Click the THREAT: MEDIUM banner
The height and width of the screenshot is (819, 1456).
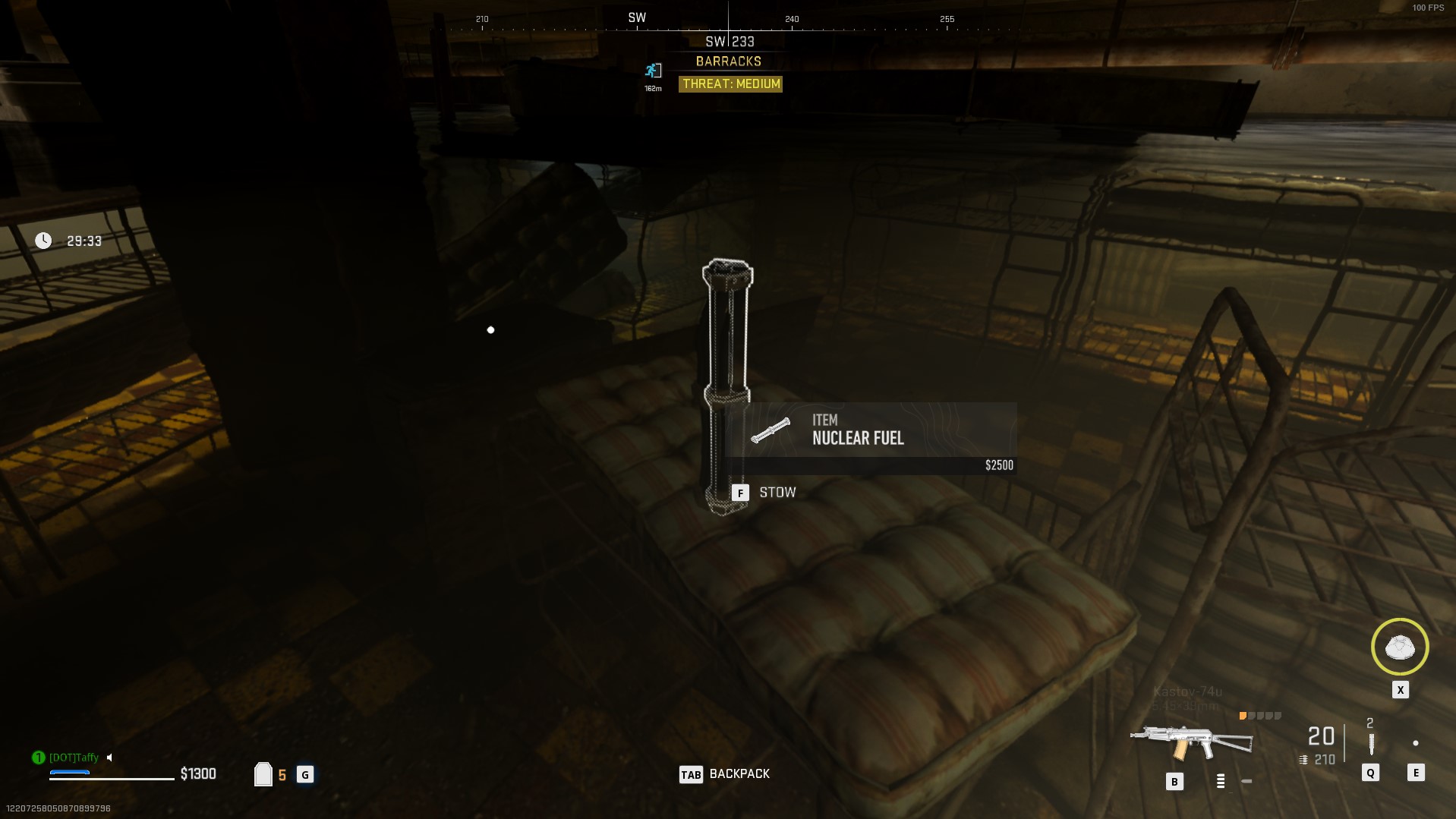pos(731,84)
